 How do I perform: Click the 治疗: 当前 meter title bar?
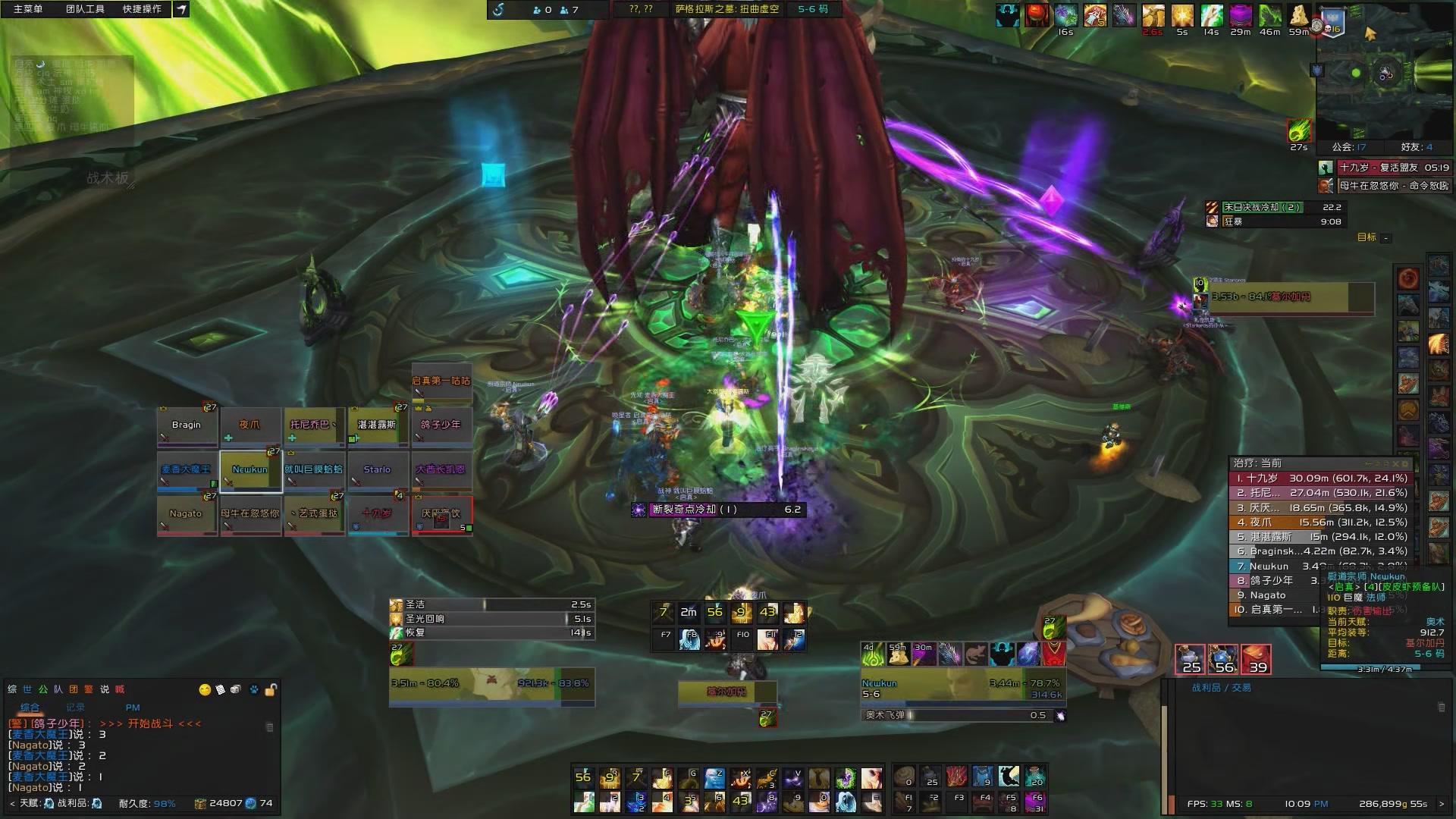click(1289, 463)
